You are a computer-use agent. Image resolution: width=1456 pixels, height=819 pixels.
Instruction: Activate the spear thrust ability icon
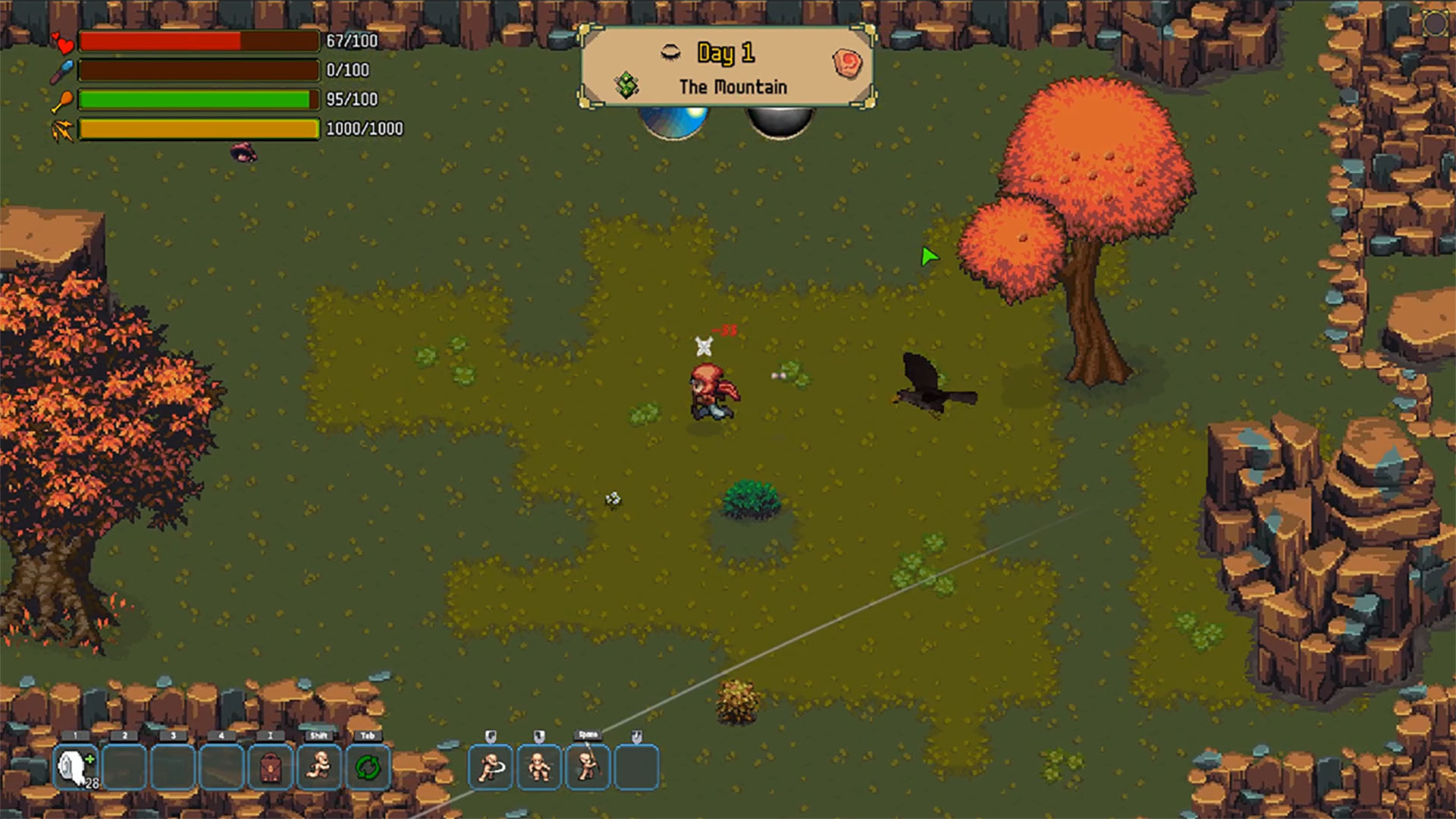point(588,767)
